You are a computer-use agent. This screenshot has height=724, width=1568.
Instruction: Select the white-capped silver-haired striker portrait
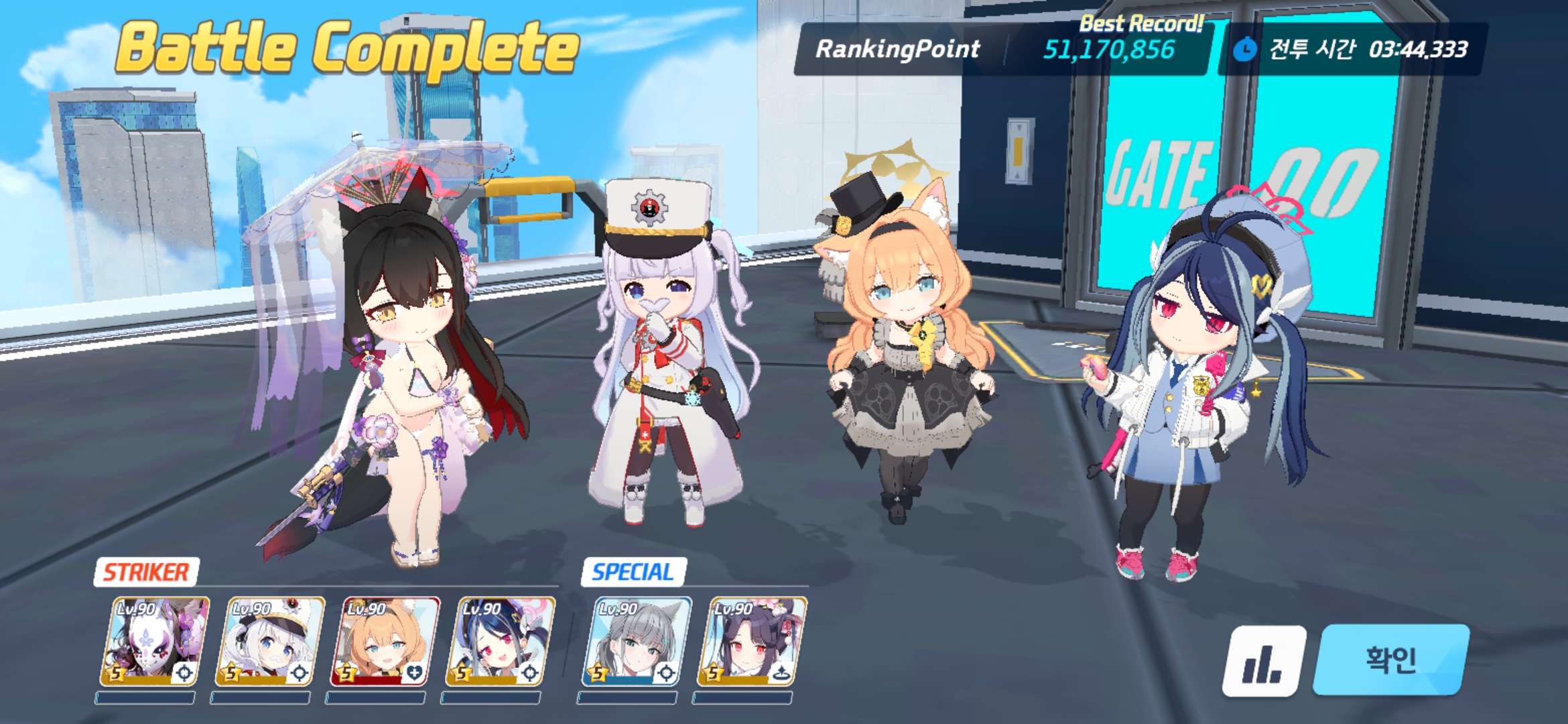click(x=269, y=642)
